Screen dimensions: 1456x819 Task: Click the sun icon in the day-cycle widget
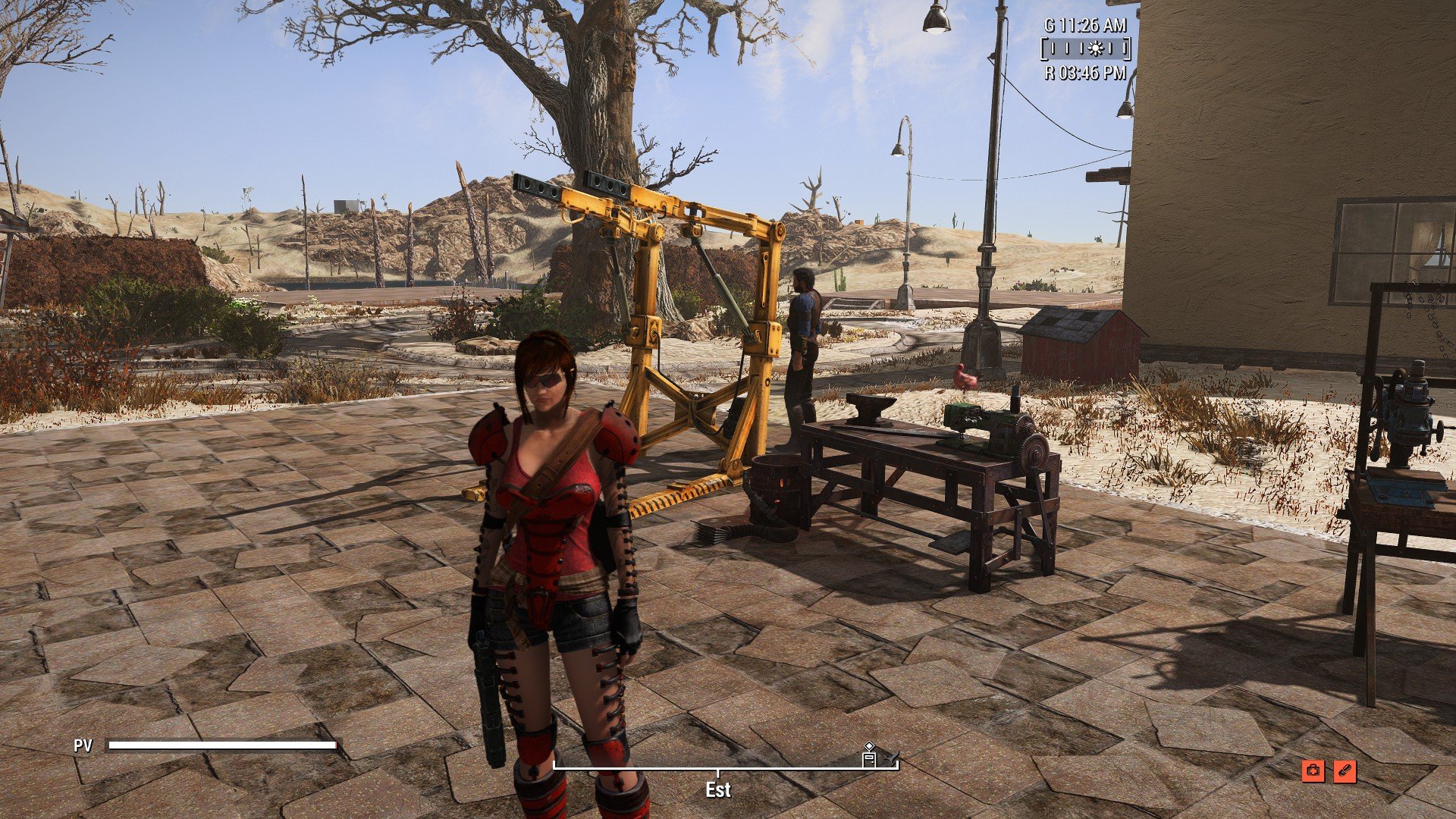1095,50
